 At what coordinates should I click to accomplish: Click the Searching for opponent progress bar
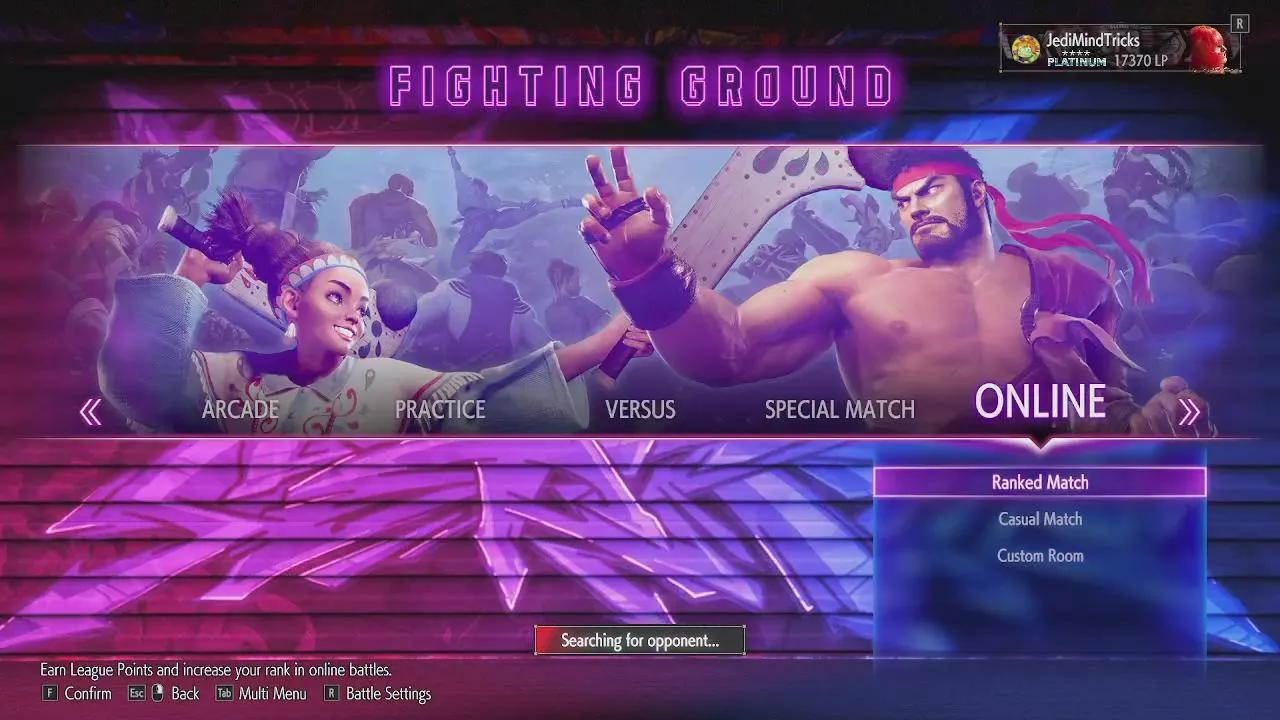pyautogui.click(x=640, y=640)
